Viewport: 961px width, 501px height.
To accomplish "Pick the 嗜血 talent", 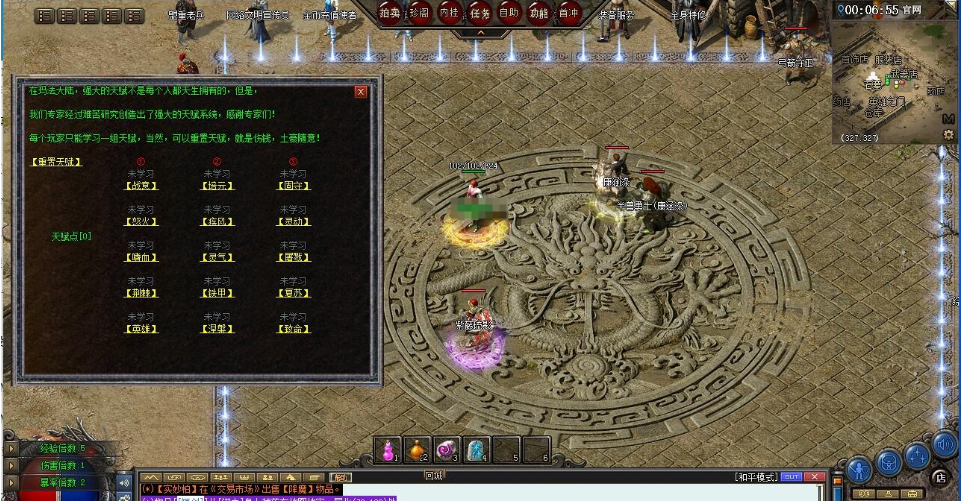I will point(141,257).
